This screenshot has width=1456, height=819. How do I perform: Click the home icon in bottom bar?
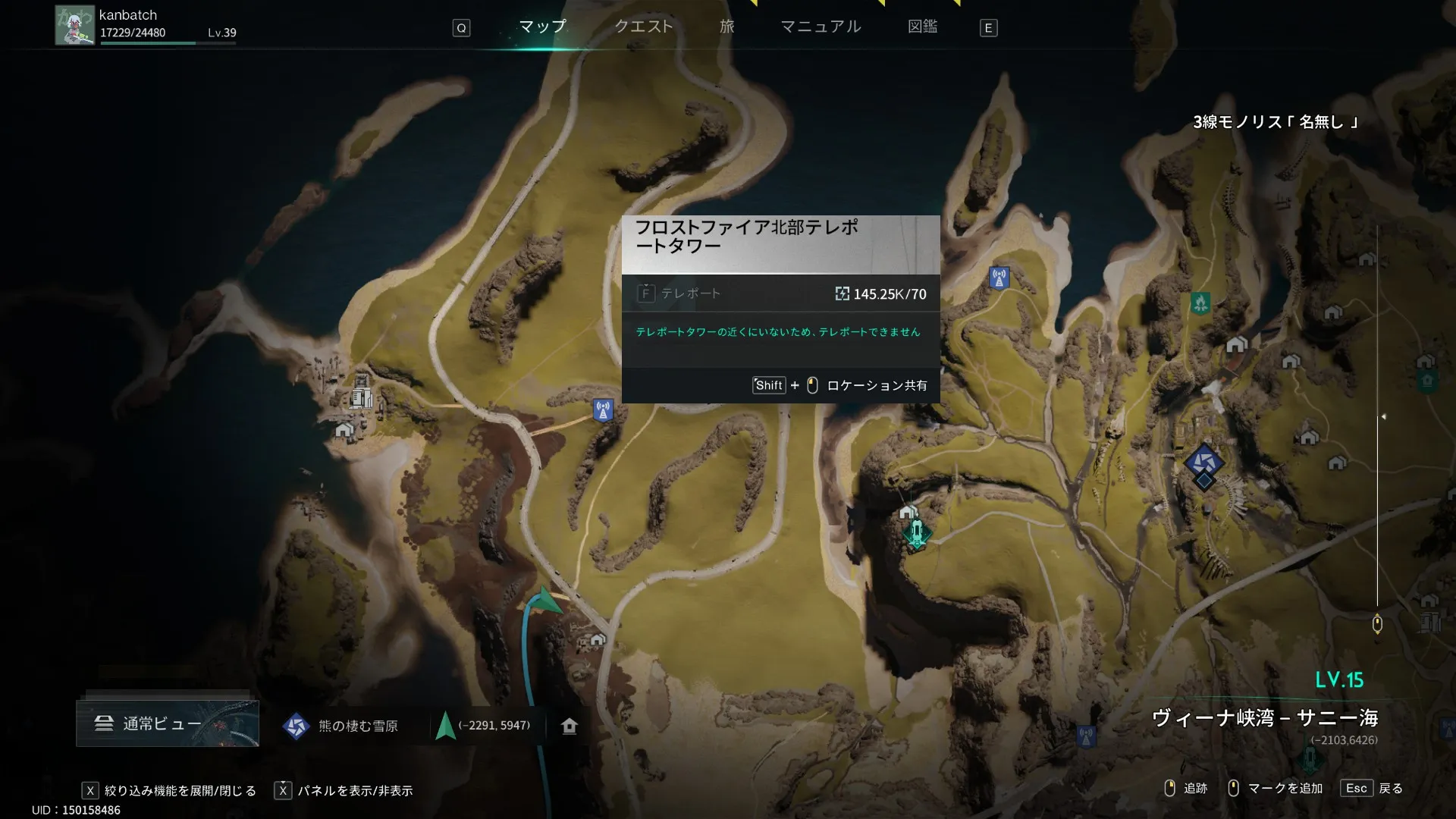click(x=570, y=726)
